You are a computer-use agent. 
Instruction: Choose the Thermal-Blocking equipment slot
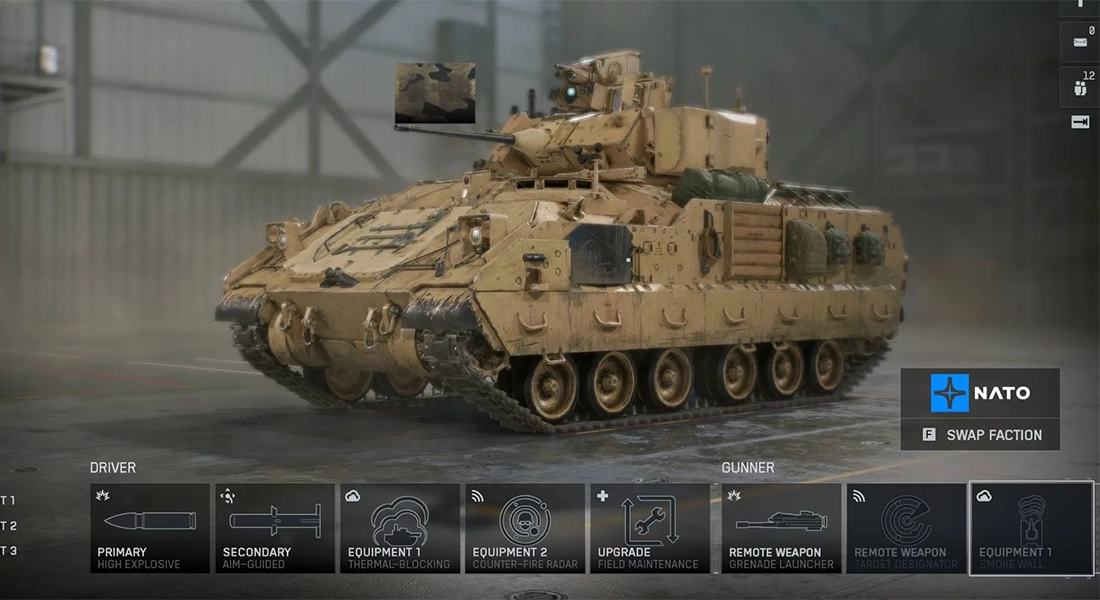(x=400, y=528)
